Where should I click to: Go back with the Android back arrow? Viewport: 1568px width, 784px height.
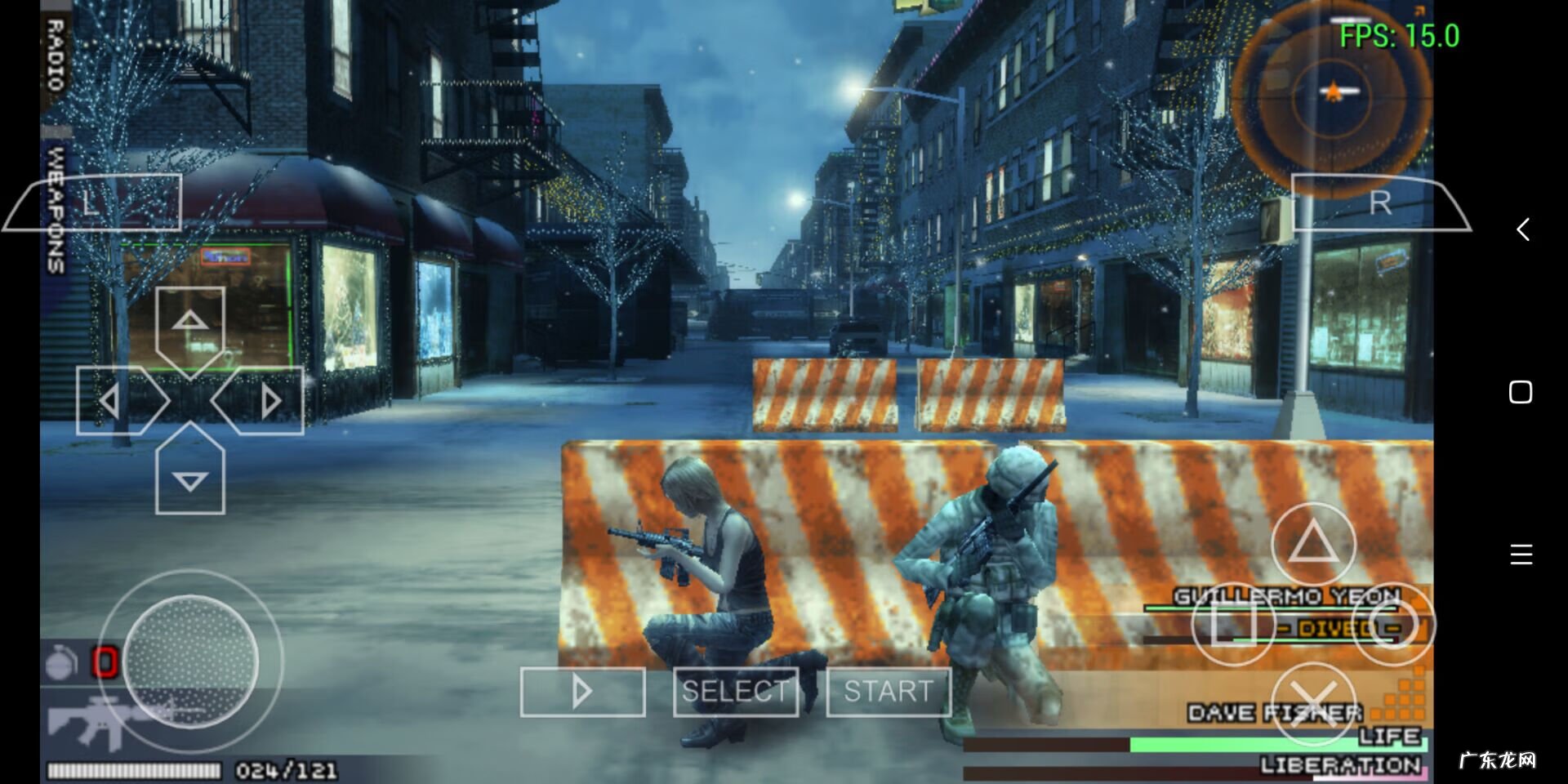(1521, 229)
